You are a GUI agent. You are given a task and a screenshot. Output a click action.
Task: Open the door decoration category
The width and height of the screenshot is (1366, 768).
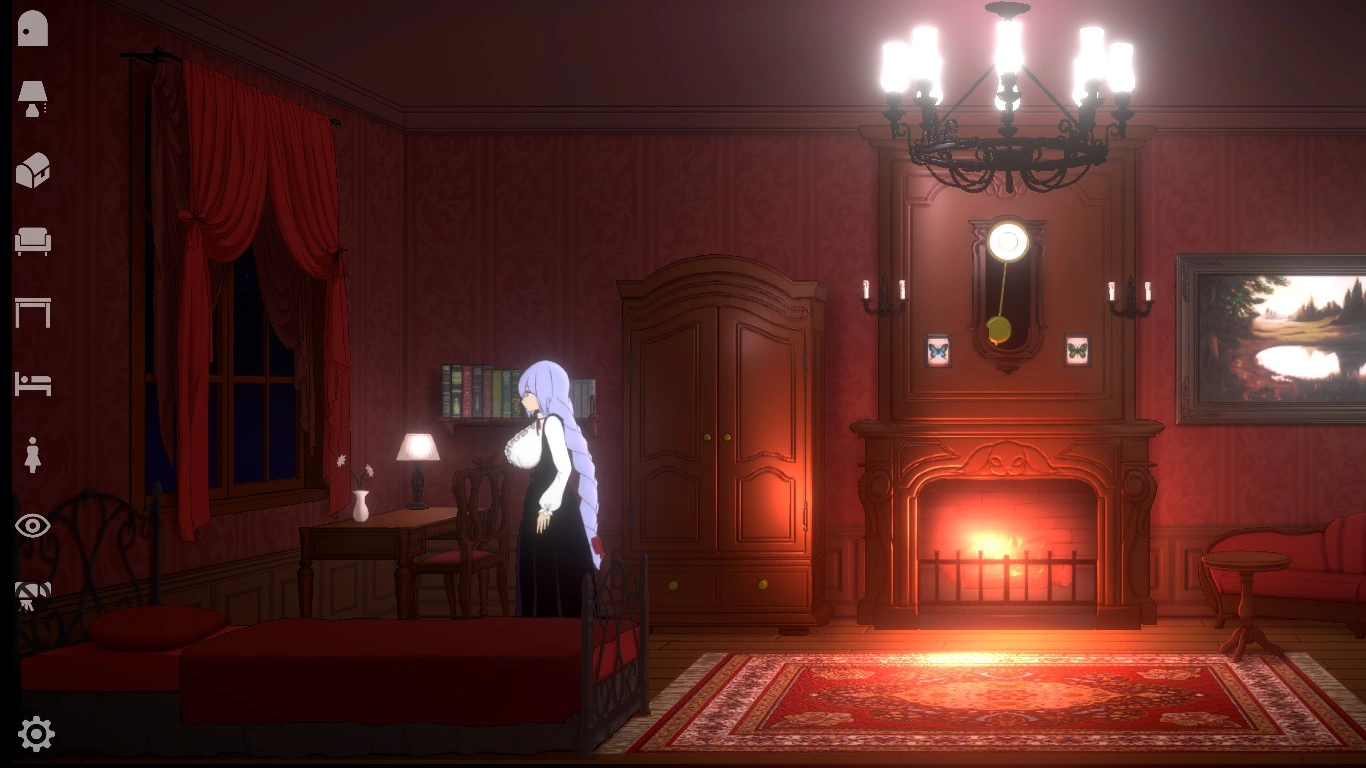click(x=33, y=27)
